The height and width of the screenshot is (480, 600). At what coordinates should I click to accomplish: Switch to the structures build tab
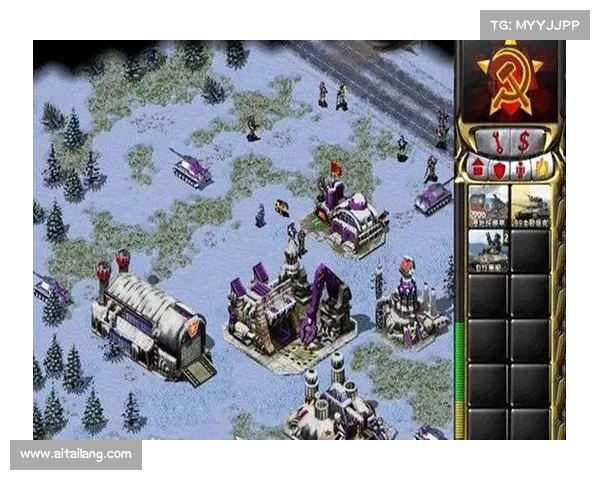coord(477,168)
